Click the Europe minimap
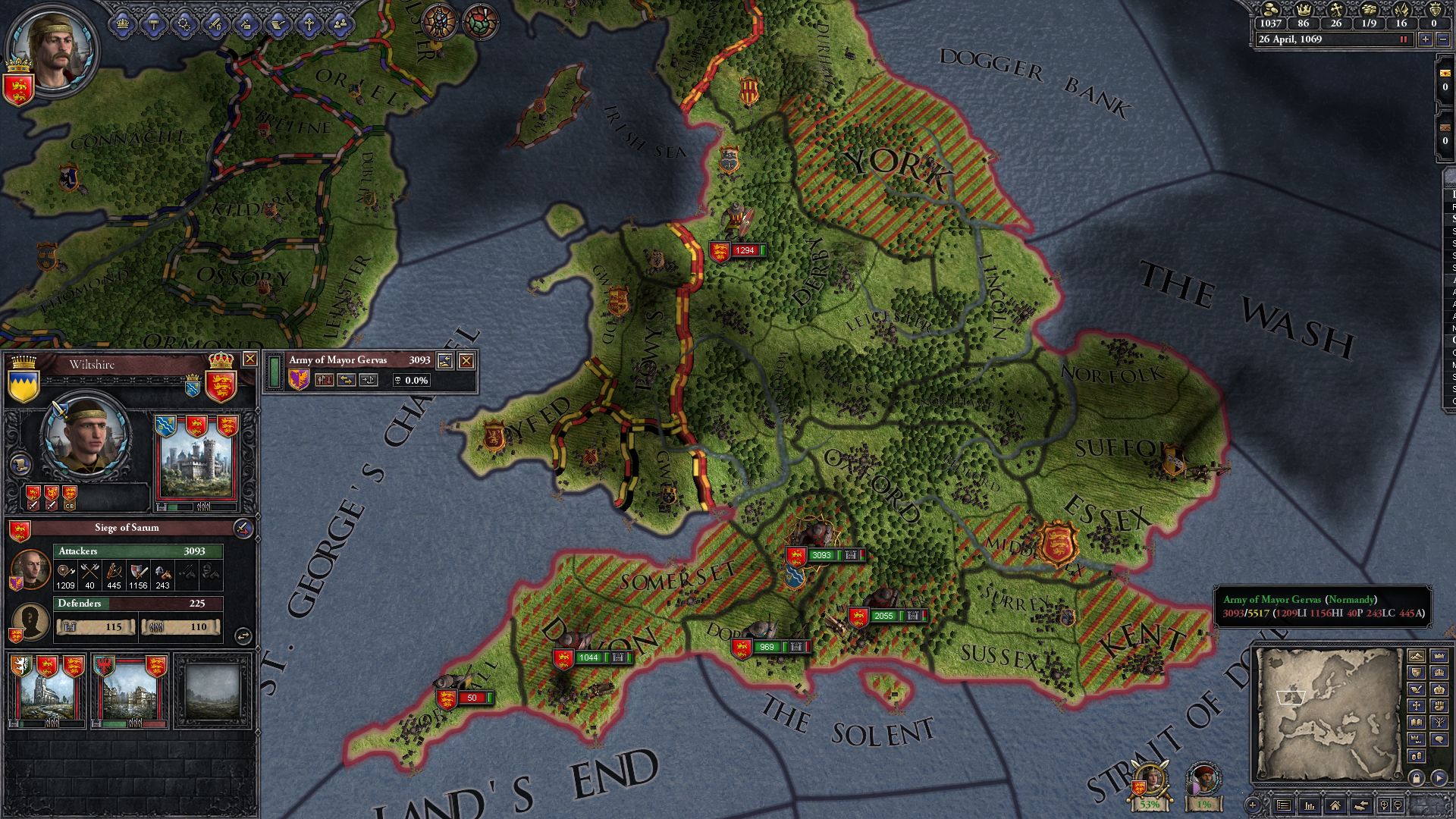 coord(1326,713)
